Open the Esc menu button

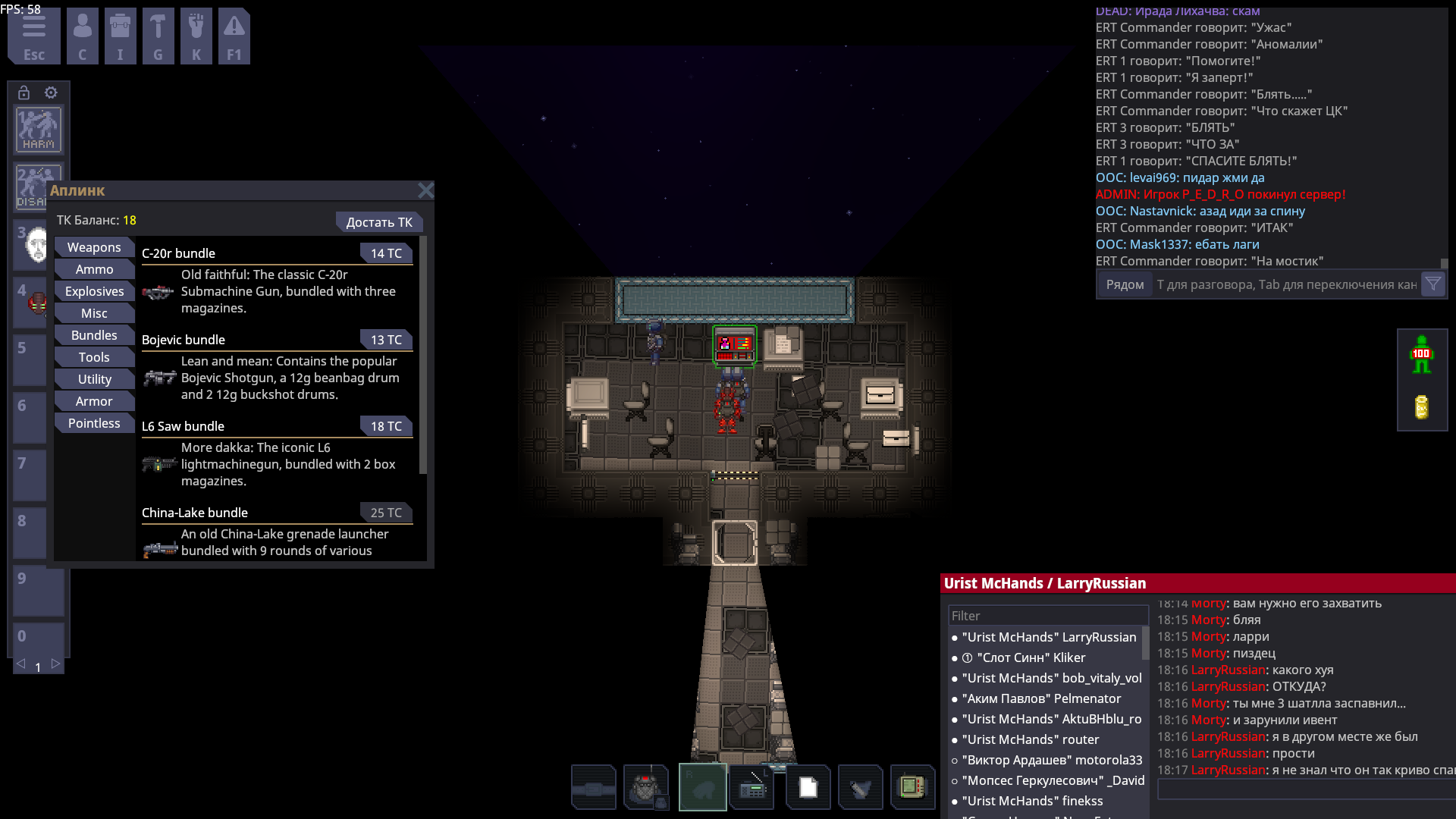click(x=34, y=36)
